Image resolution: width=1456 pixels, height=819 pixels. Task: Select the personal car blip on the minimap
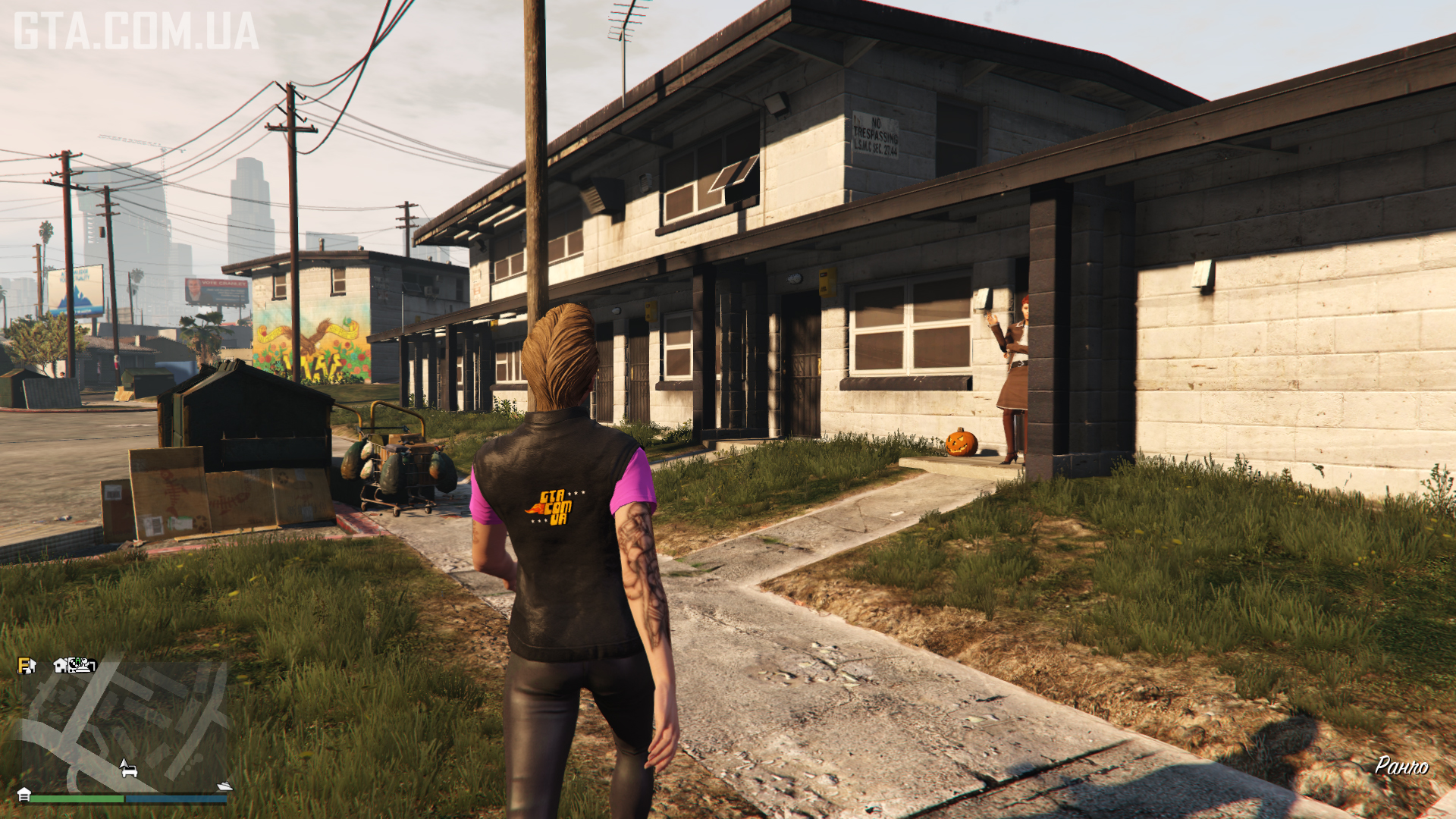tap(130, 770)
